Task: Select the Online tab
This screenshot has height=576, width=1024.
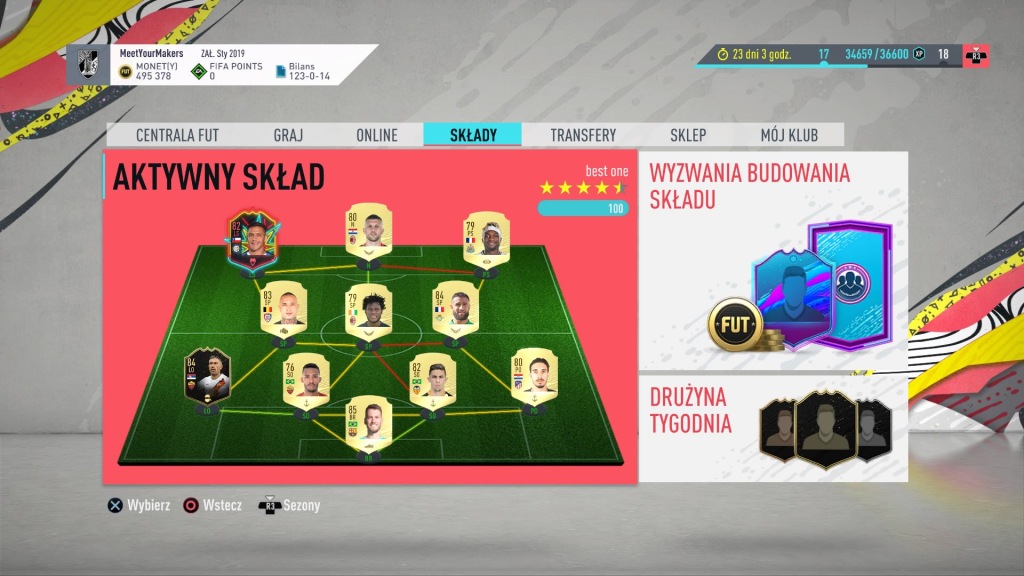Action: click(x=376, y=135)
